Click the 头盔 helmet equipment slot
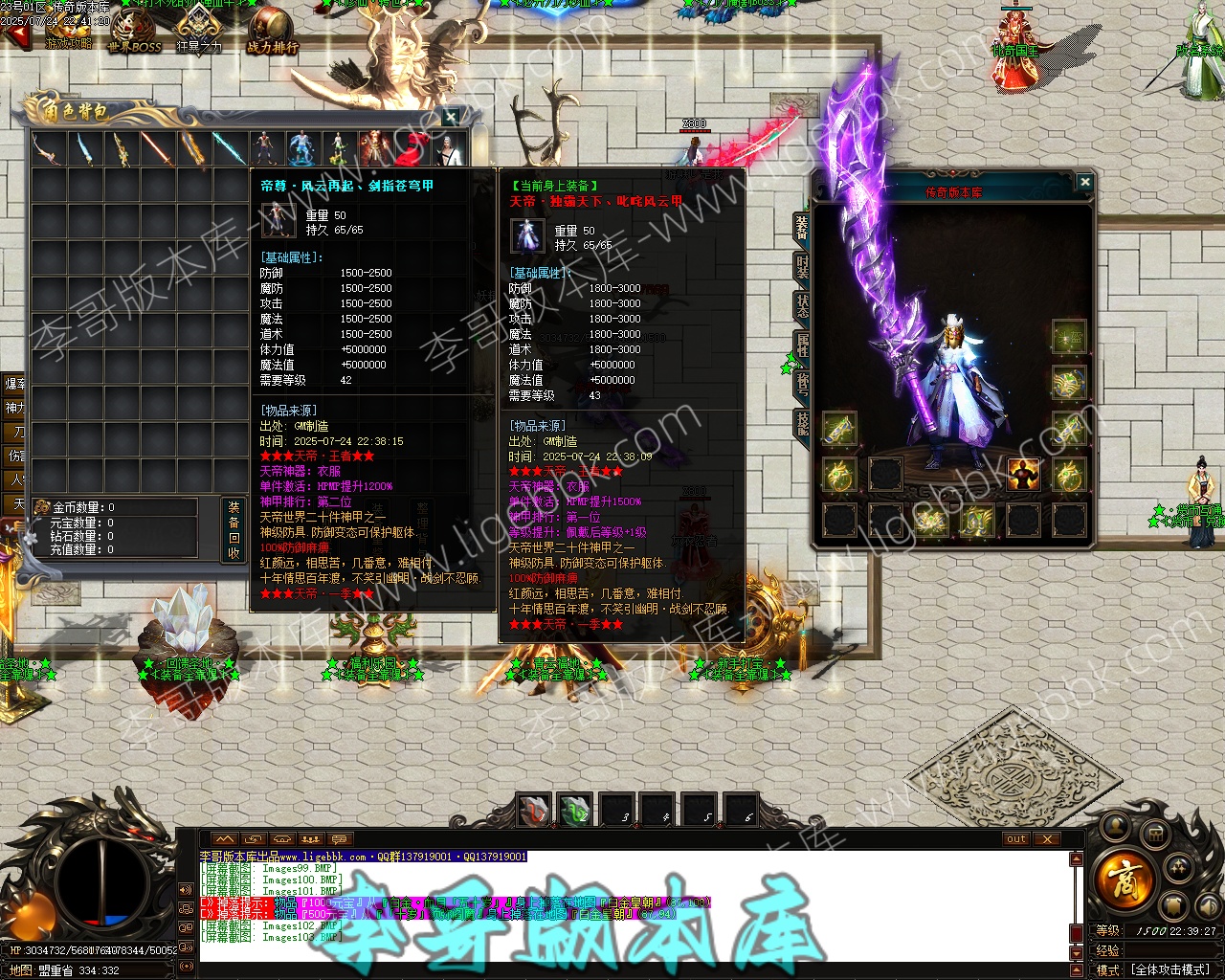The height and width of the screenshot is (980, 1225). pyautogui.click(x=1069, y=337)
